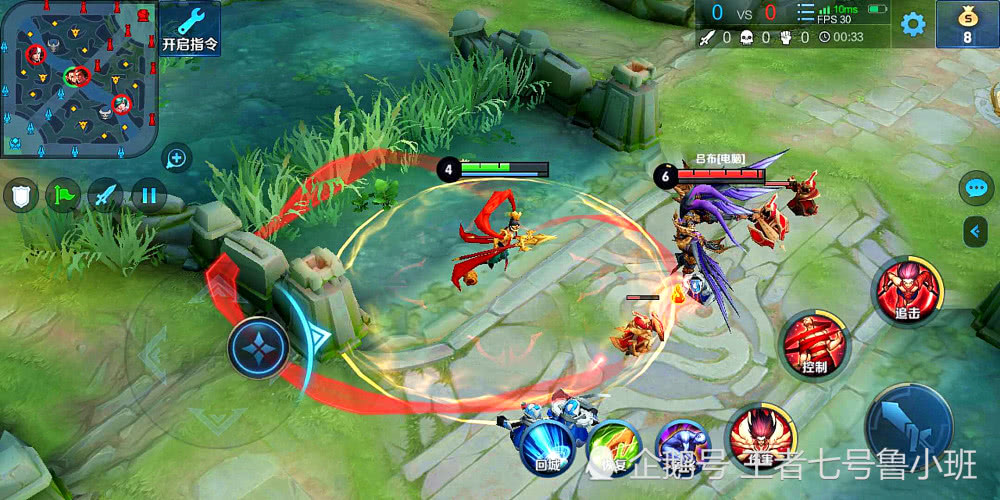Send the blue sword attack signal
The image size is (1000, 500).
click(106, 194)
